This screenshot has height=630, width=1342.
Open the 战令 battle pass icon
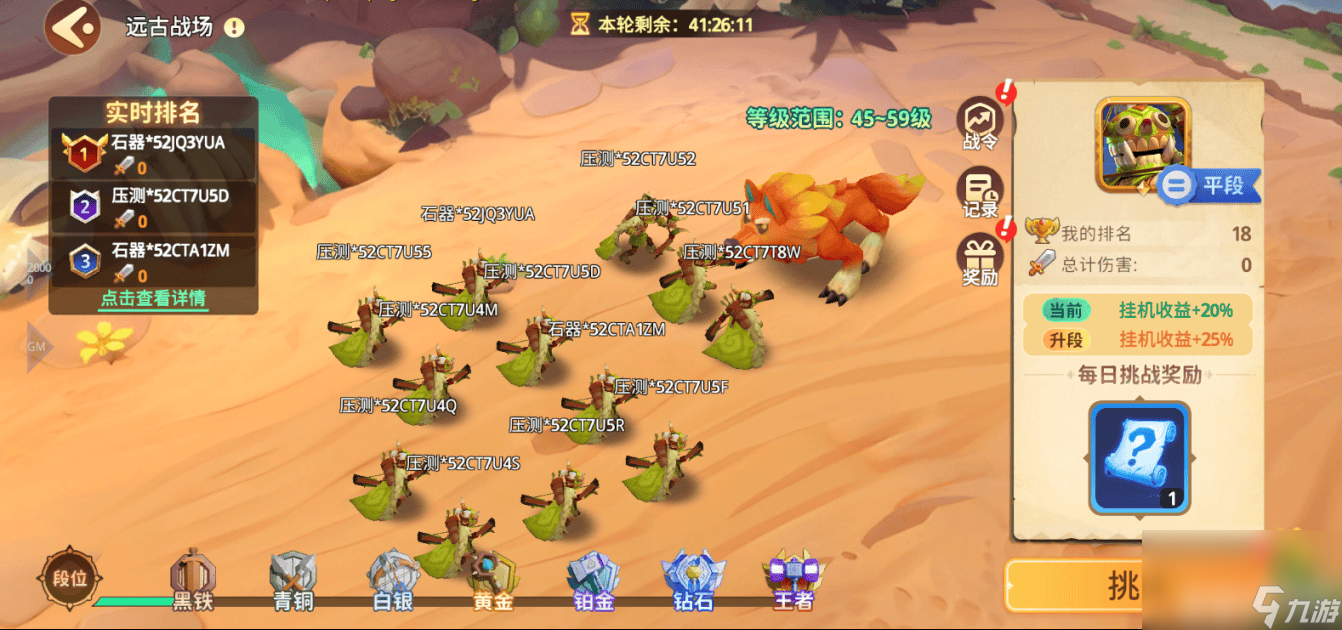(x=980, y=125)
